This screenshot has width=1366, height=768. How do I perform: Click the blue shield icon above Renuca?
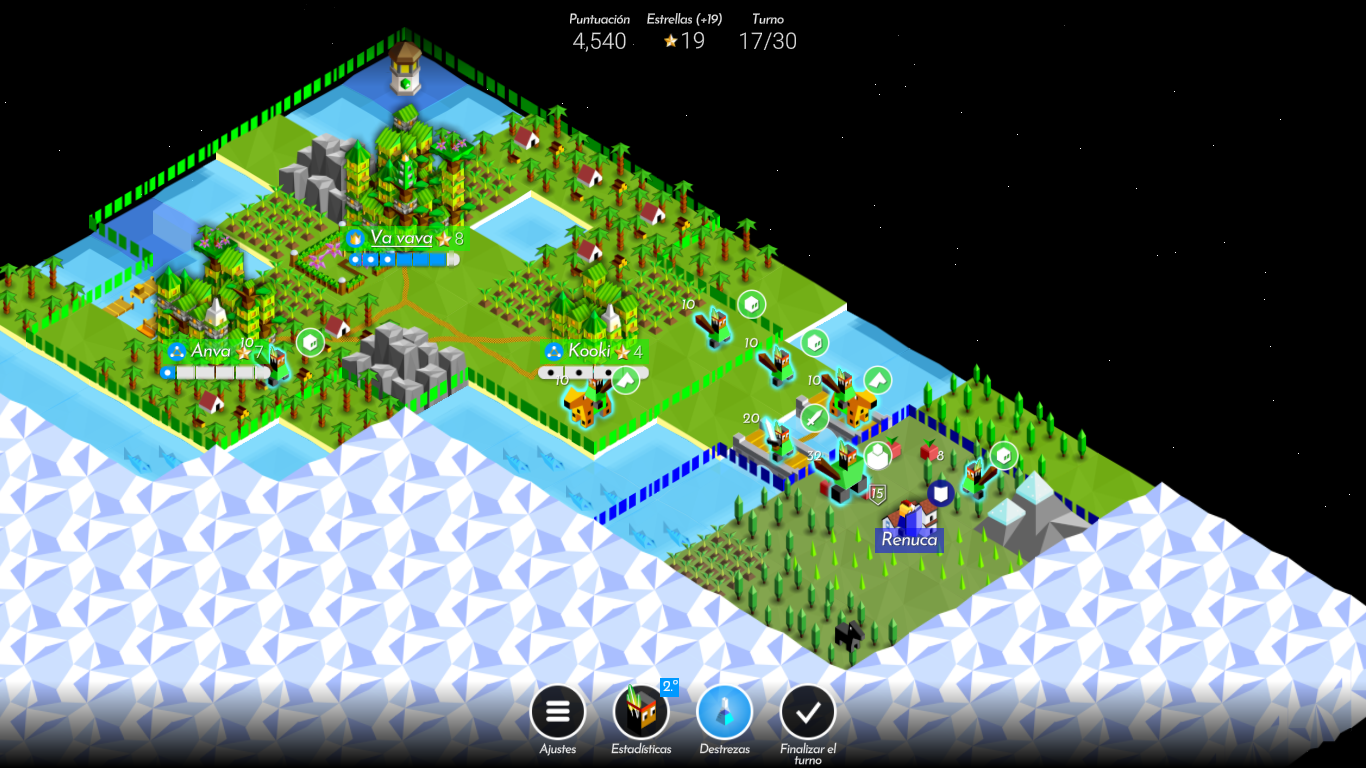click(x=940, y=493)
